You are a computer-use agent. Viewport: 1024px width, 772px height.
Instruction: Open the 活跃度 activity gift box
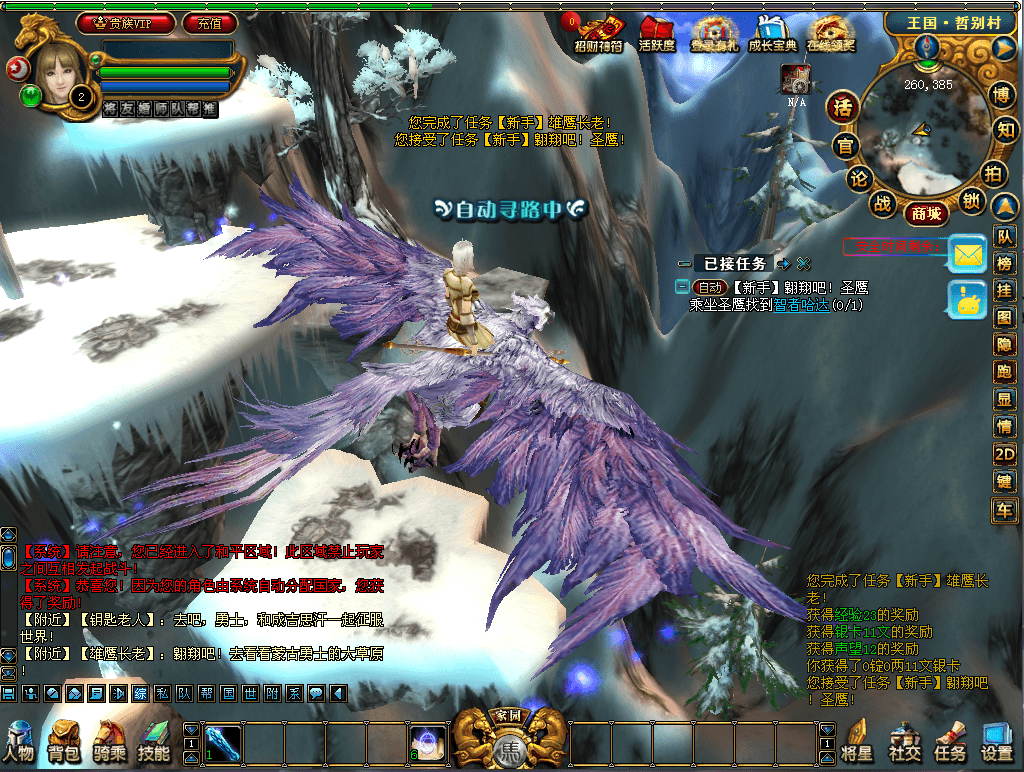coord(657,34)
